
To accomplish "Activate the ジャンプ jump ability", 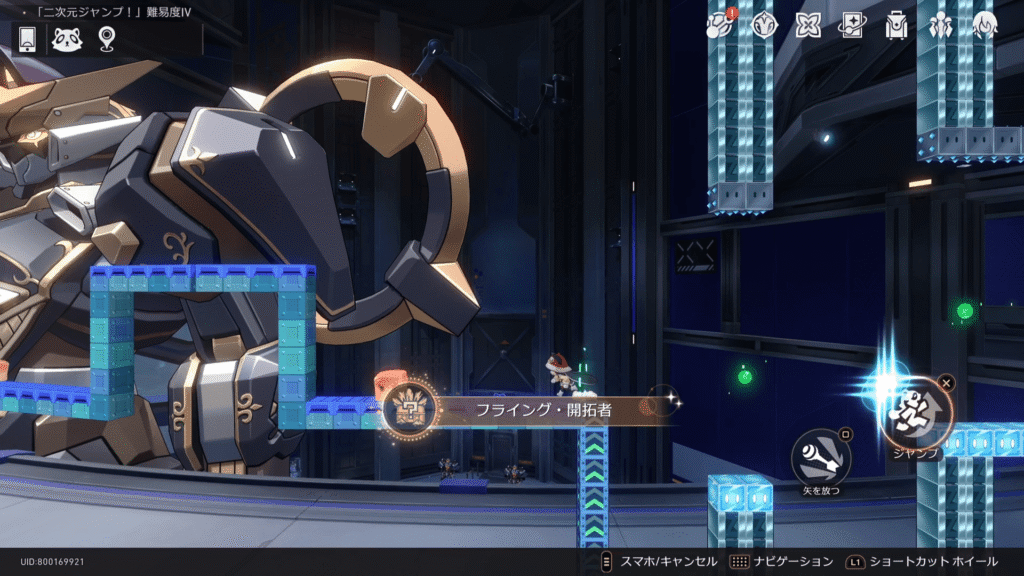I will pos(917,412).
